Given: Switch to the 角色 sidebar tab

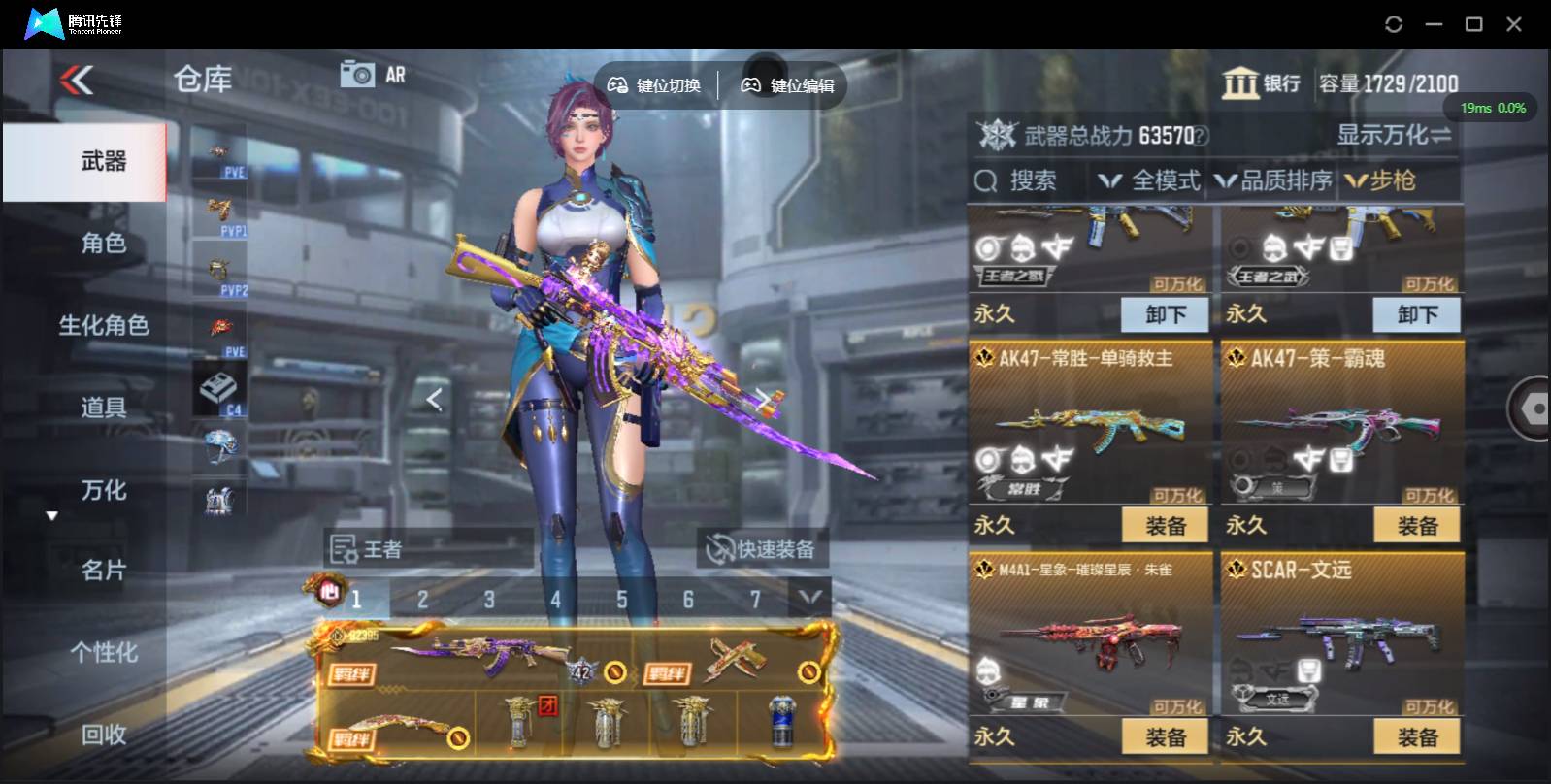Looking at the screenshot, I should [102, 244].
